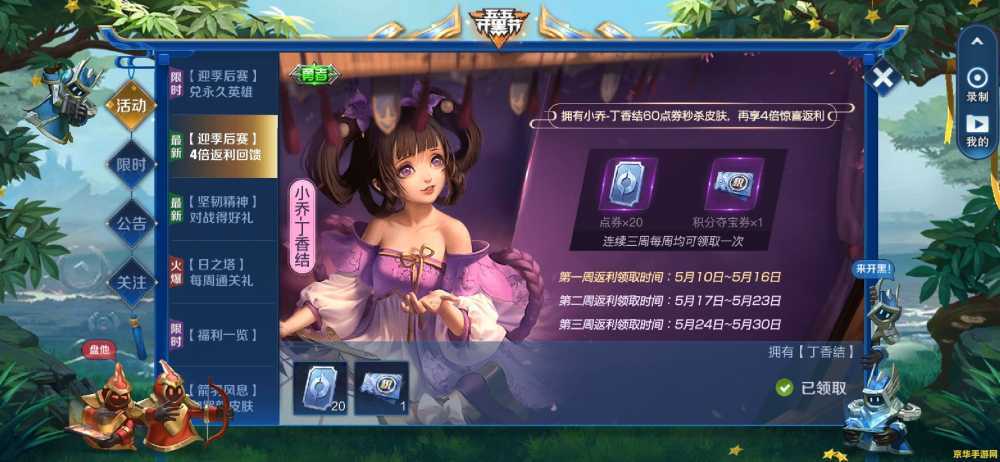Show the 关注 follow tab
Image resolution: width=1000 pixels, height=462 pixels.
(x=131, y=282)
